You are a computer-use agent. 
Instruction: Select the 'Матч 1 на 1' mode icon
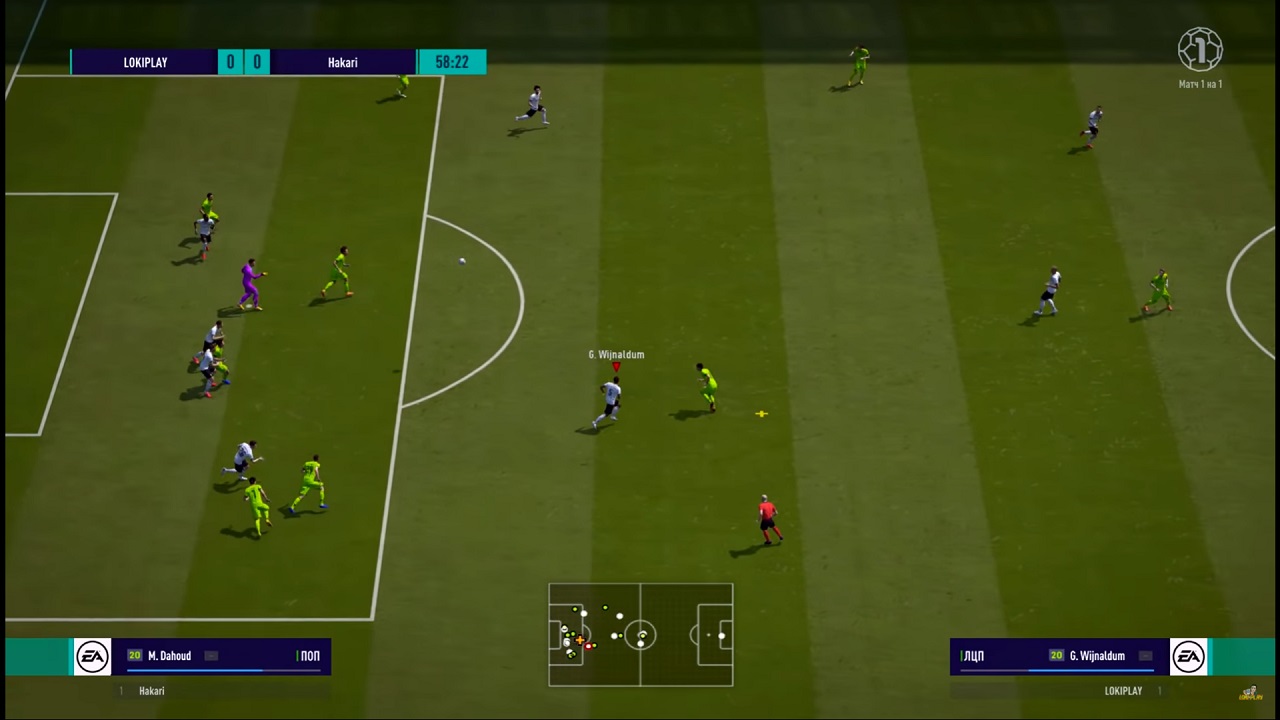[1199, 49]
